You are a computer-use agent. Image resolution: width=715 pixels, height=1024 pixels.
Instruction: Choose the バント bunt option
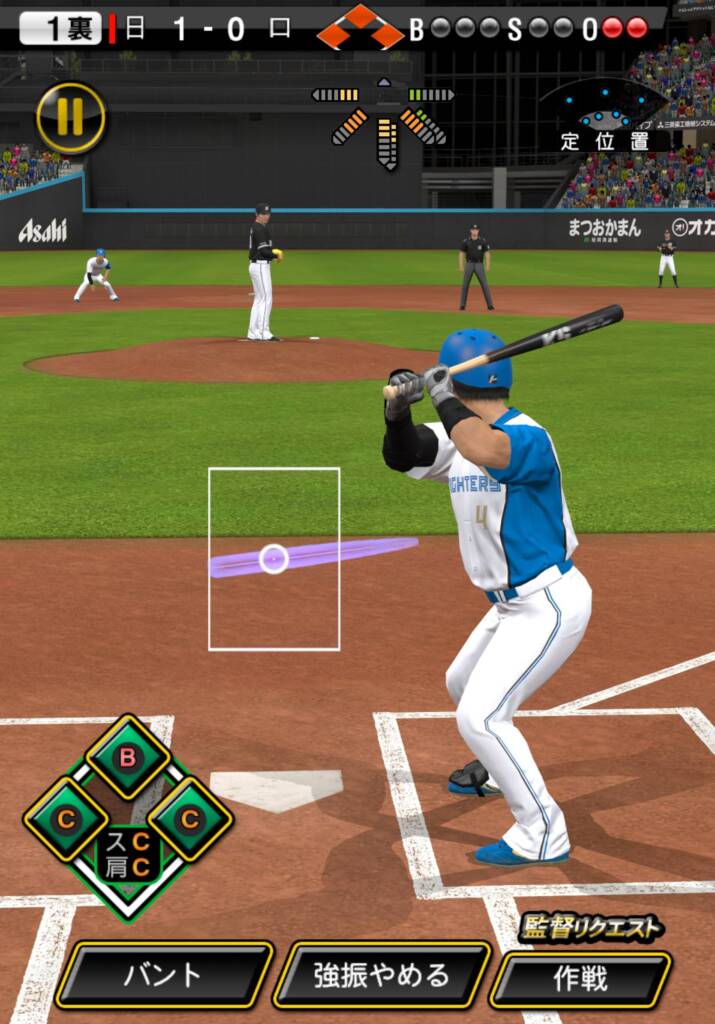[x=163, y=974]
